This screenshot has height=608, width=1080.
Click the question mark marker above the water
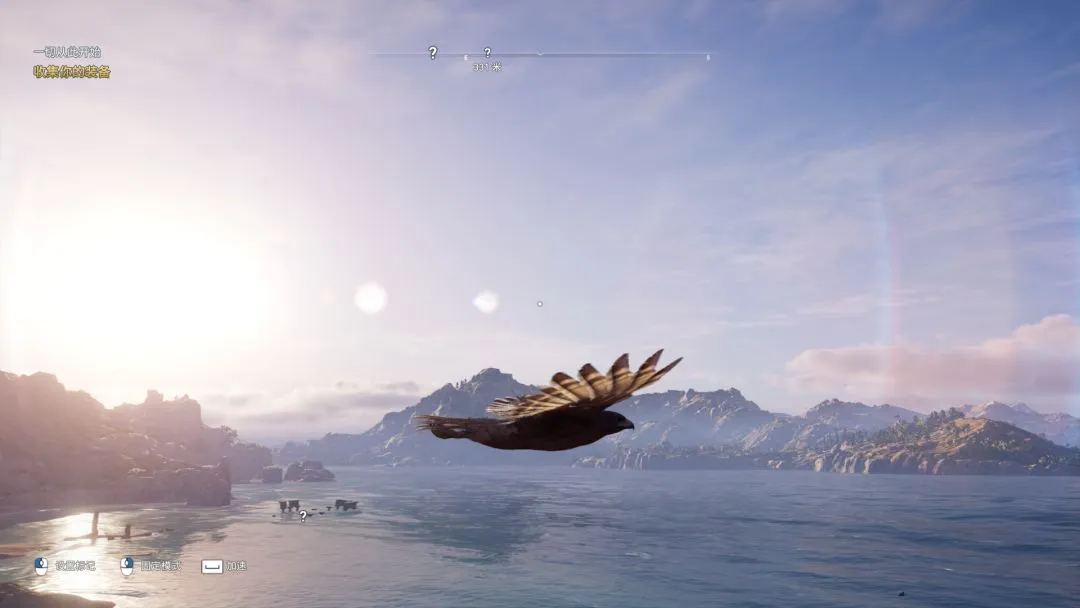(303, 516)
